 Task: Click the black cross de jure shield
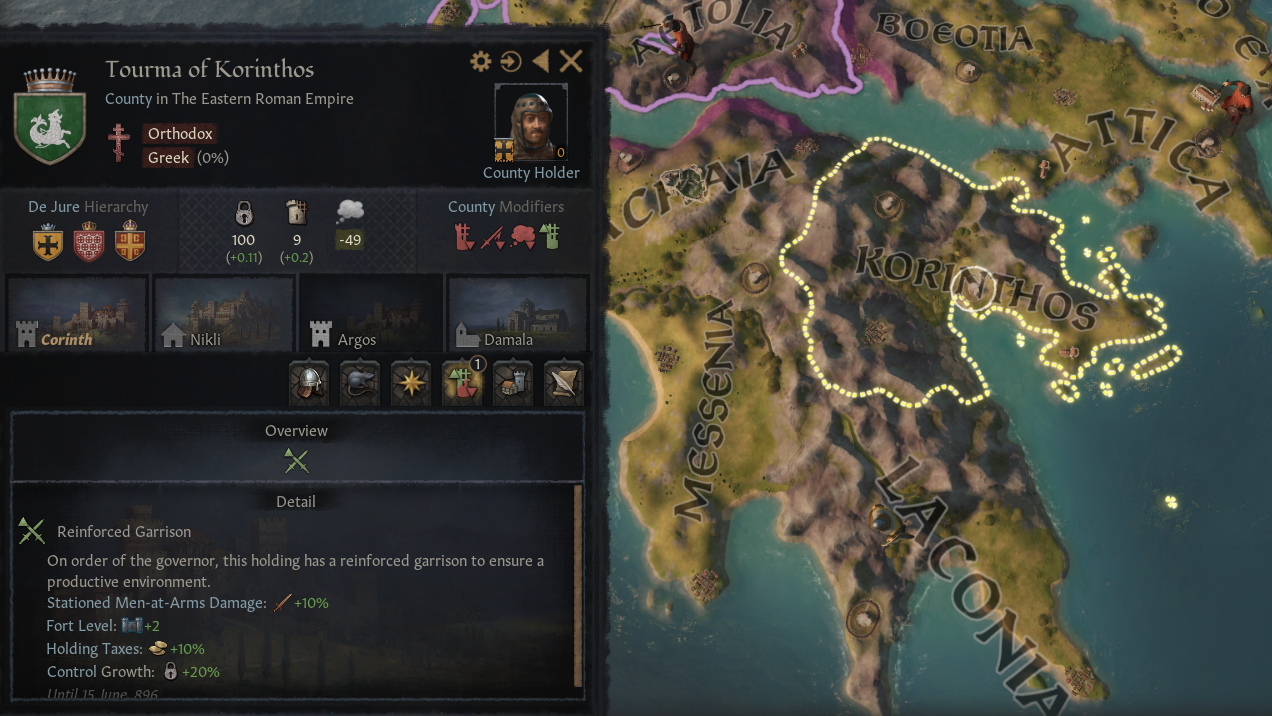(x=48, y=243)
